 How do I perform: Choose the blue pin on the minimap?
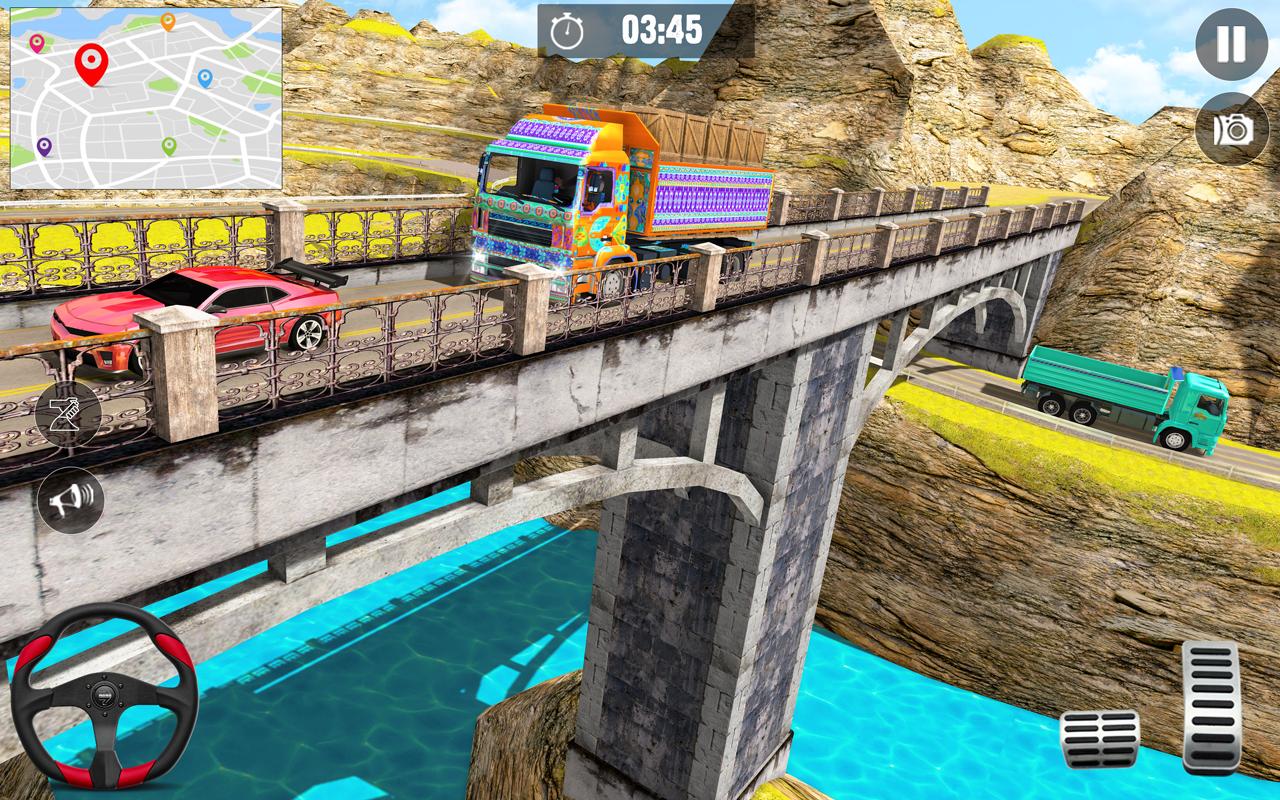click(x=205, y=77)
